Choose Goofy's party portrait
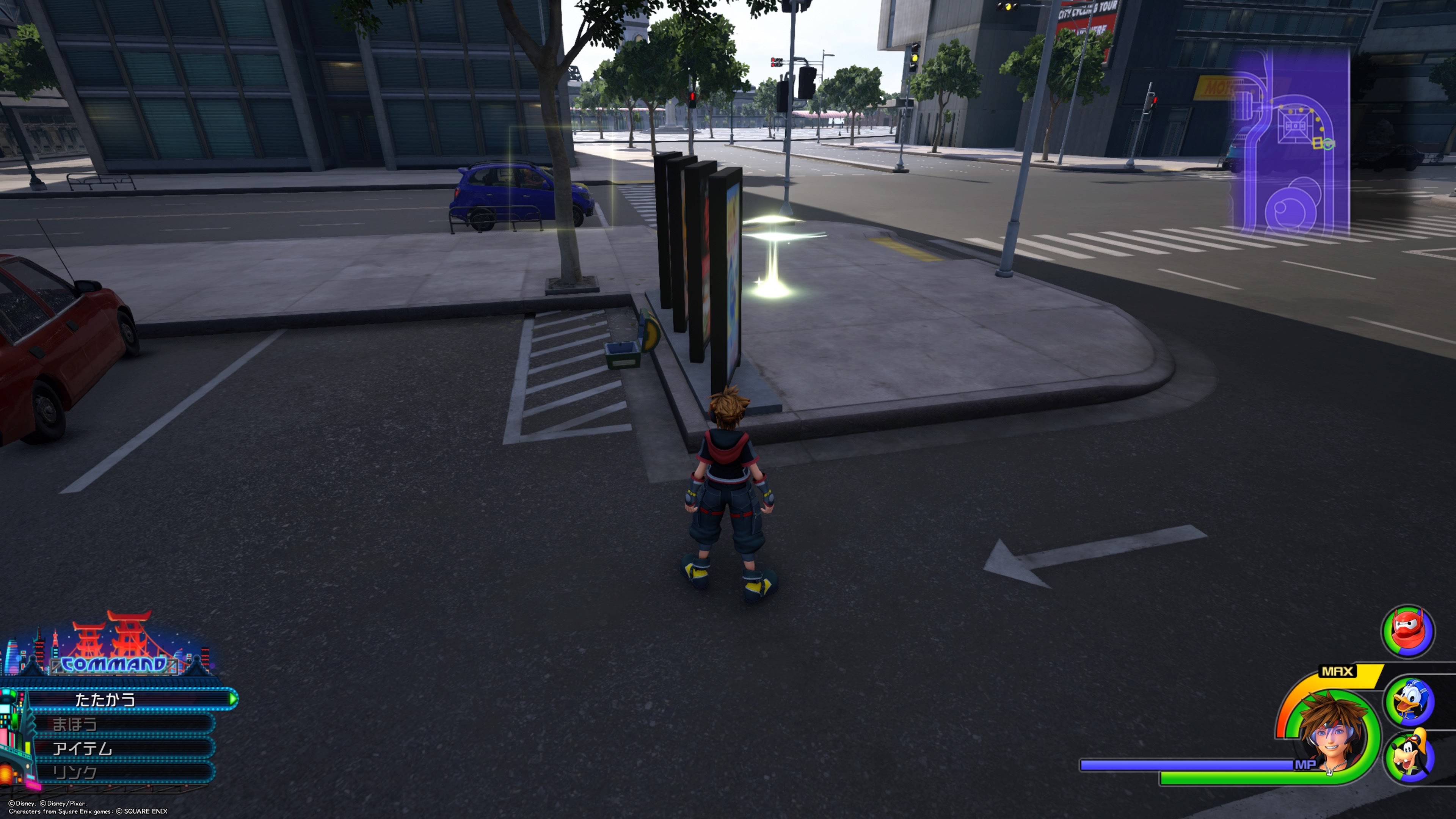Viewport: 1456px width, 819px height. coord(1410,756)
